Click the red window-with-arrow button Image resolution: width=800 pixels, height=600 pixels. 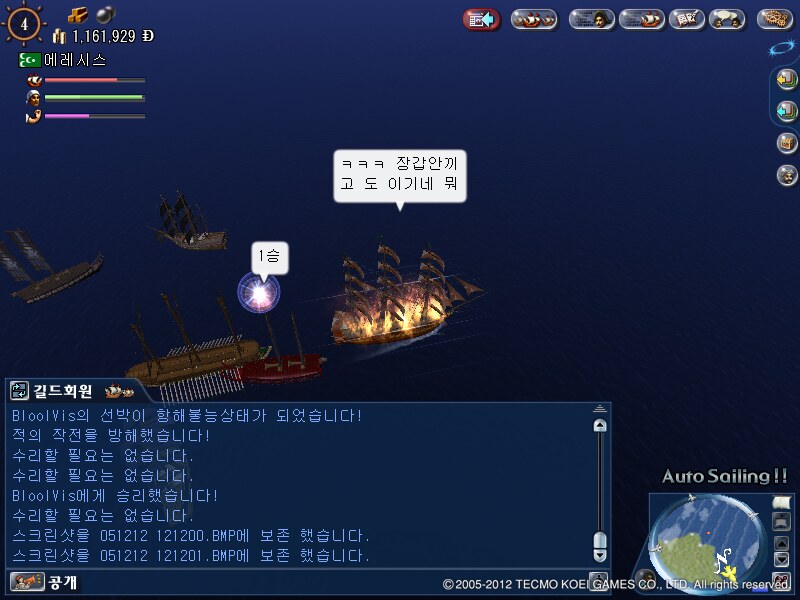pos(482,19)
